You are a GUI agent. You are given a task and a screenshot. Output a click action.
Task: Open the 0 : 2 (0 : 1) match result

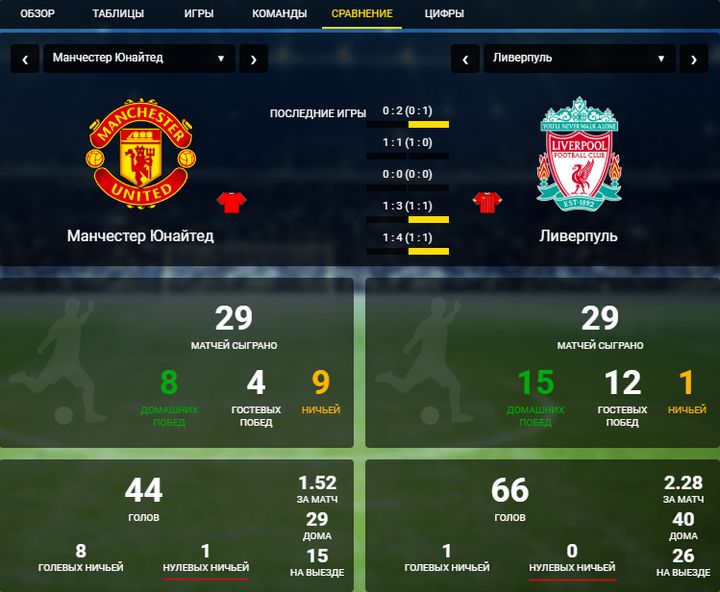(x=407, y=111)
